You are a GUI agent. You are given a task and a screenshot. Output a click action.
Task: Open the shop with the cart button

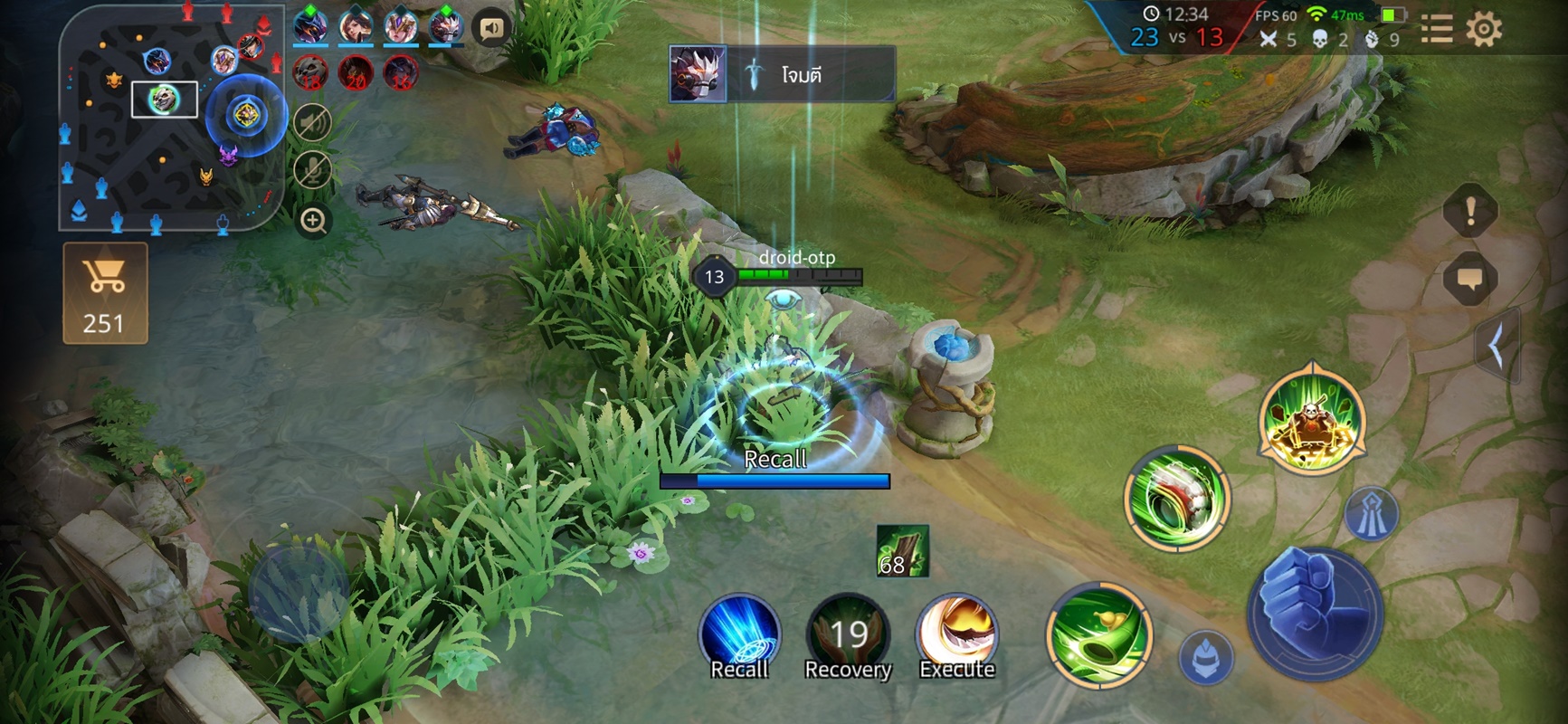tap(105, 292)
